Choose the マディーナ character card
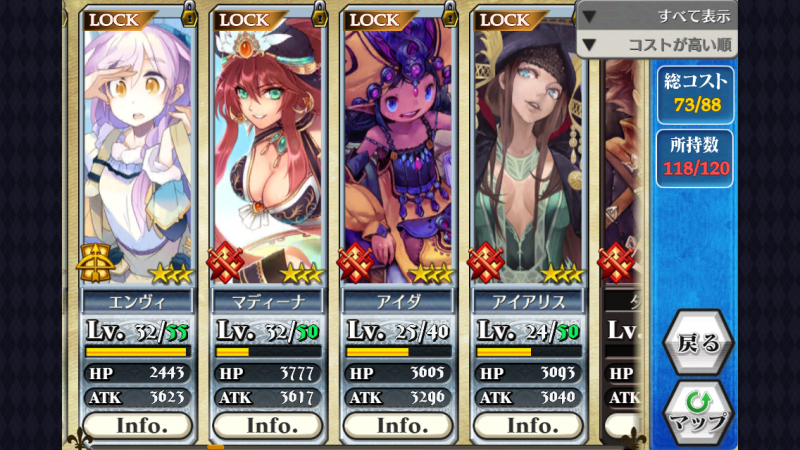The image size is (800, 450). click(268, 150)
